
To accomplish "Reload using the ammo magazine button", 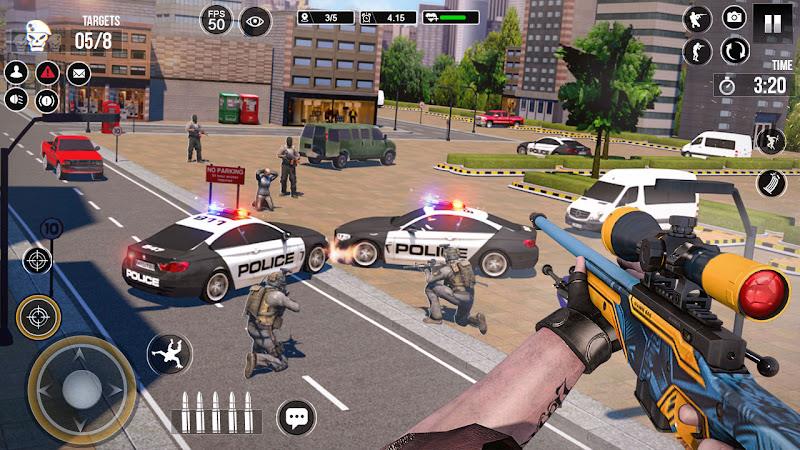I will point(772,184).
